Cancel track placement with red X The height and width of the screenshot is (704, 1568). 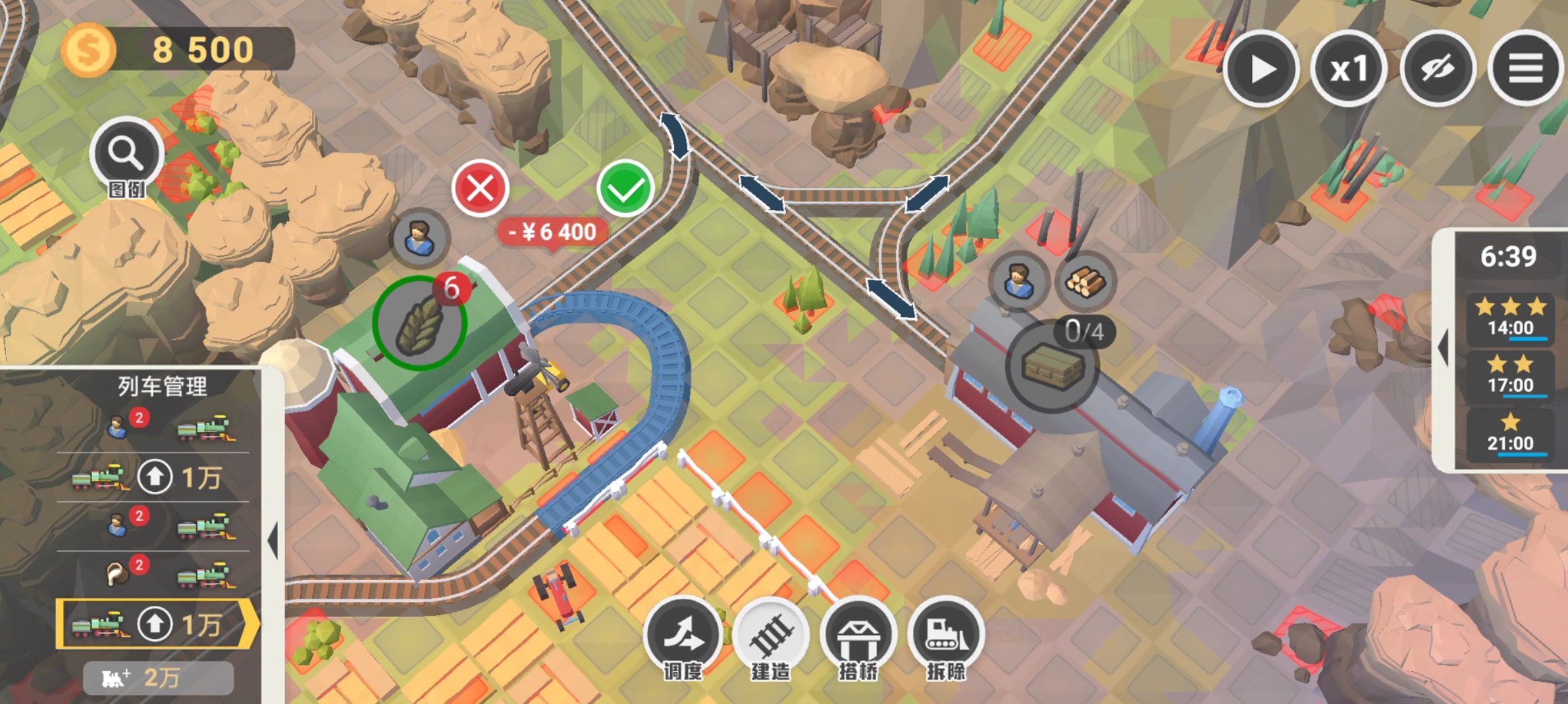click(x=481, y=188)
